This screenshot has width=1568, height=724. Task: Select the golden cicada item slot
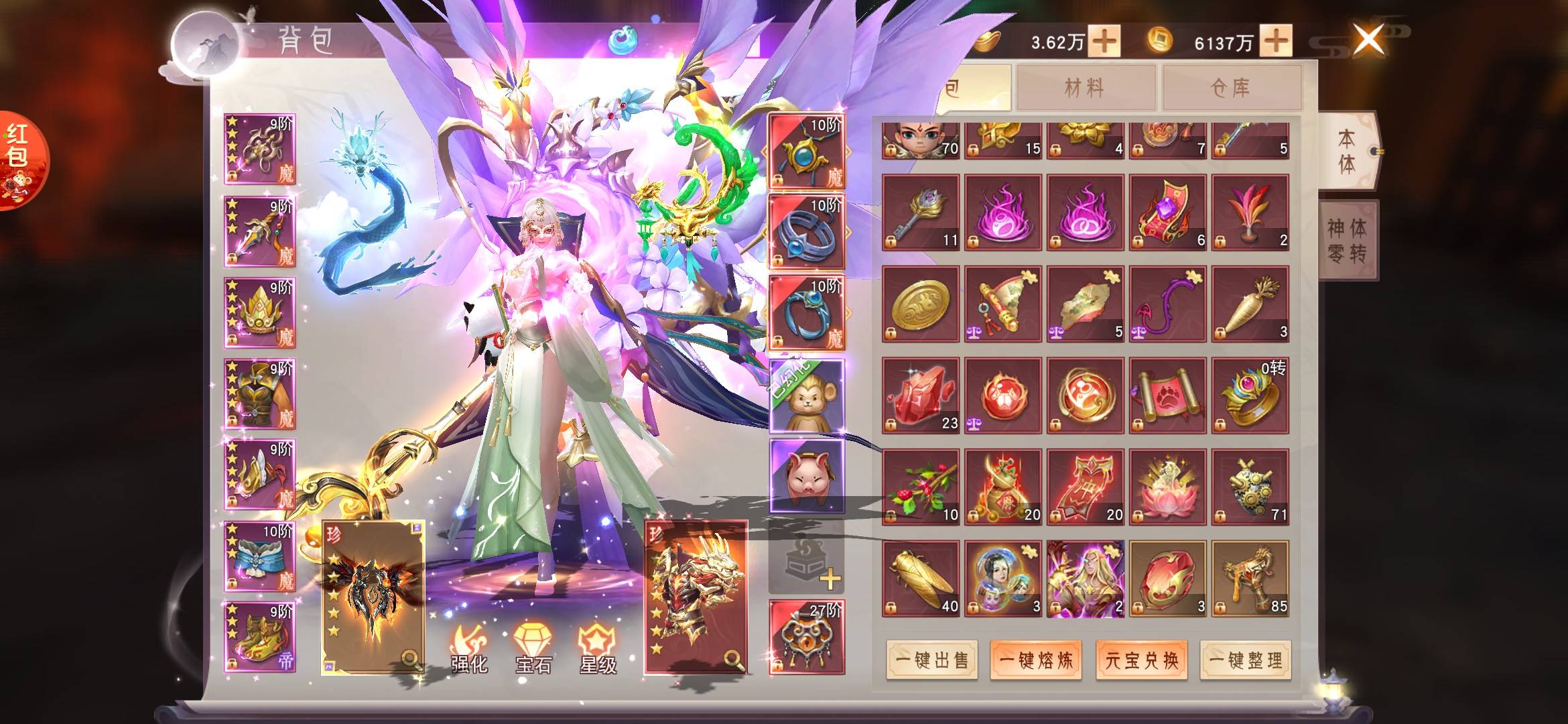pos(920,579)
